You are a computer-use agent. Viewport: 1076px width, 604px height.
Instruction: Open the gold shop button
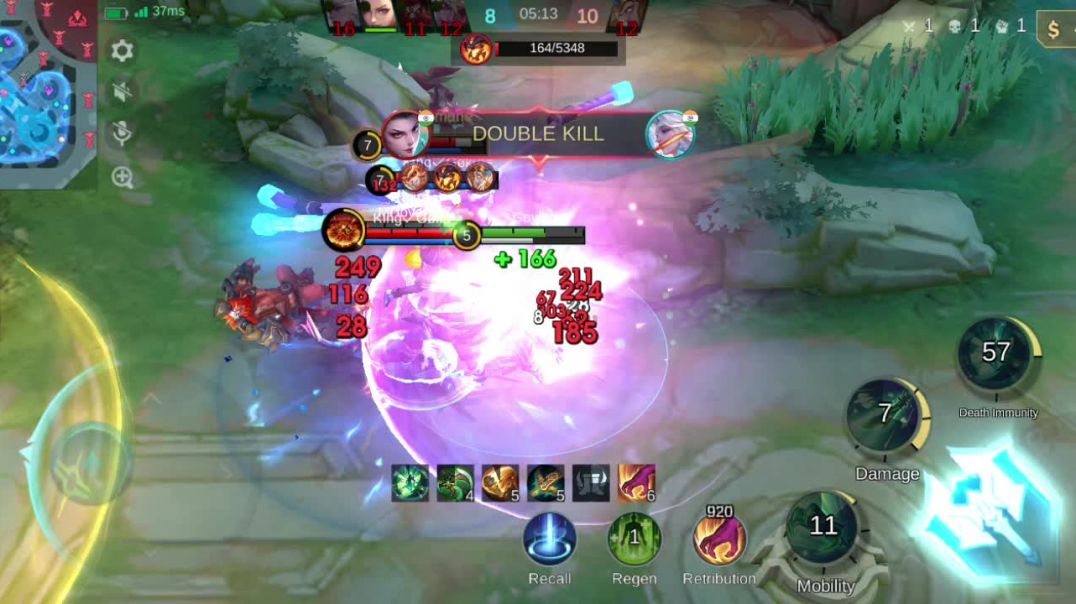(x=1054, y=29)
